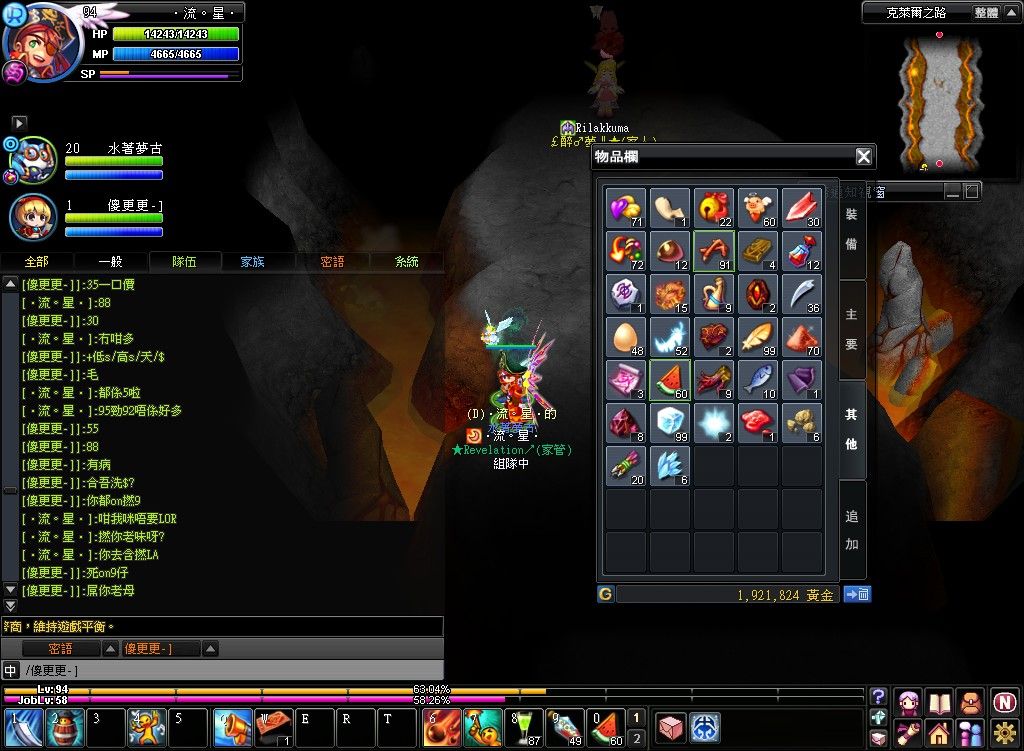Close the 物品欄 inventory window
Screen dimensions: 1024x751
864,156
